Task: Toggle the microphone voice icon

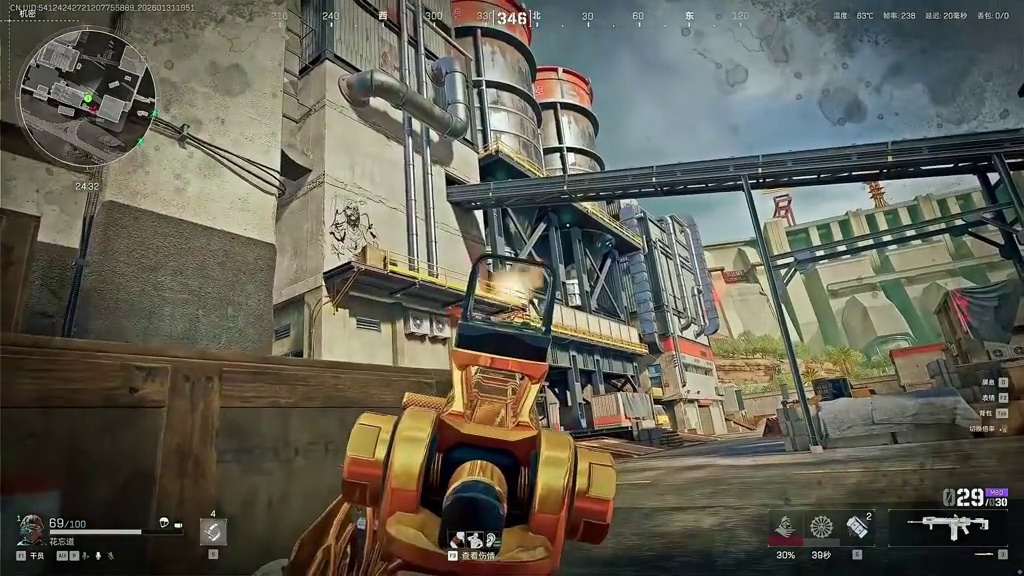Action: 99,555
